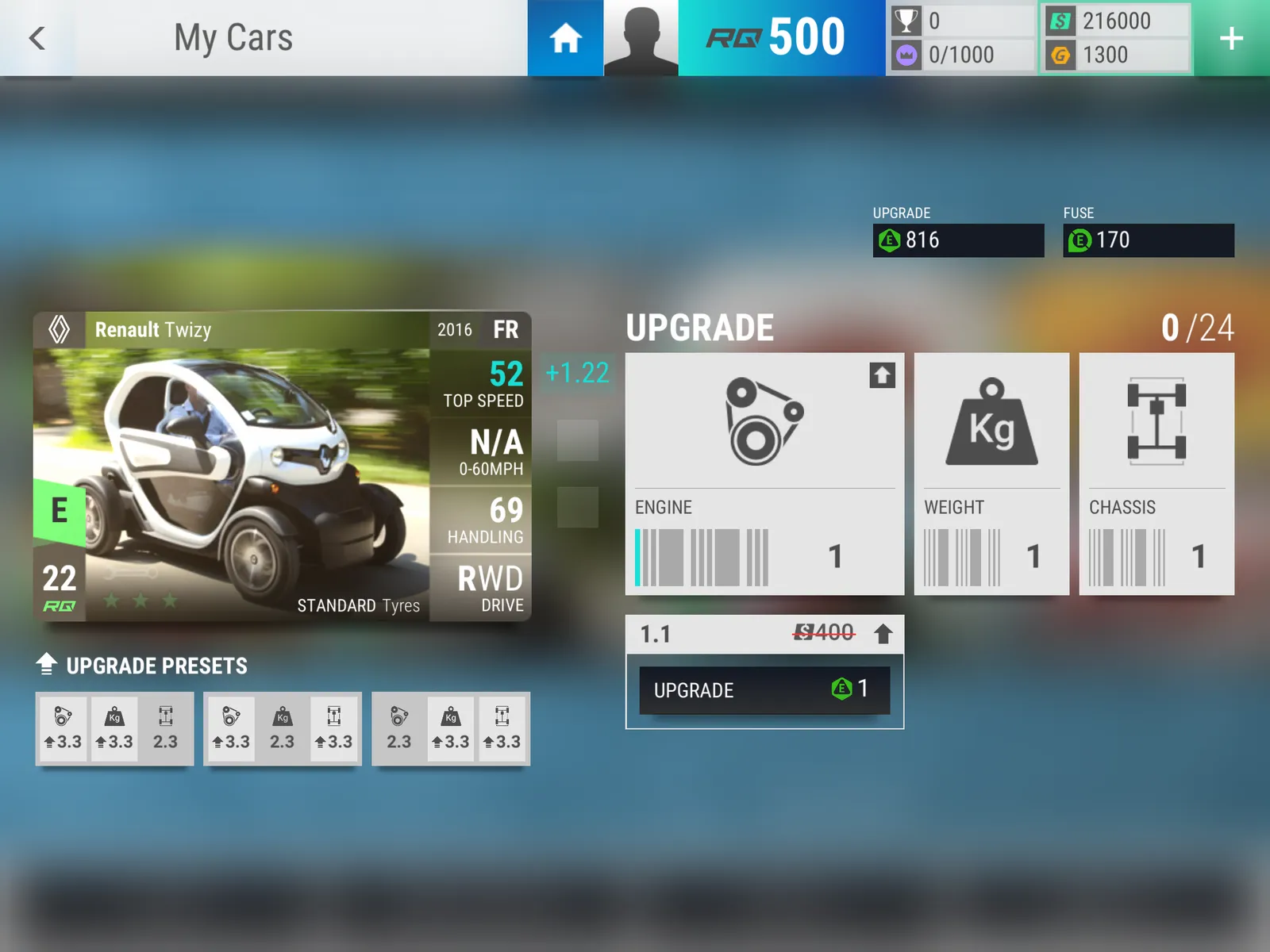Select the Chassis upgrade tile
Screen dimensions: 1270x952
1156,474
